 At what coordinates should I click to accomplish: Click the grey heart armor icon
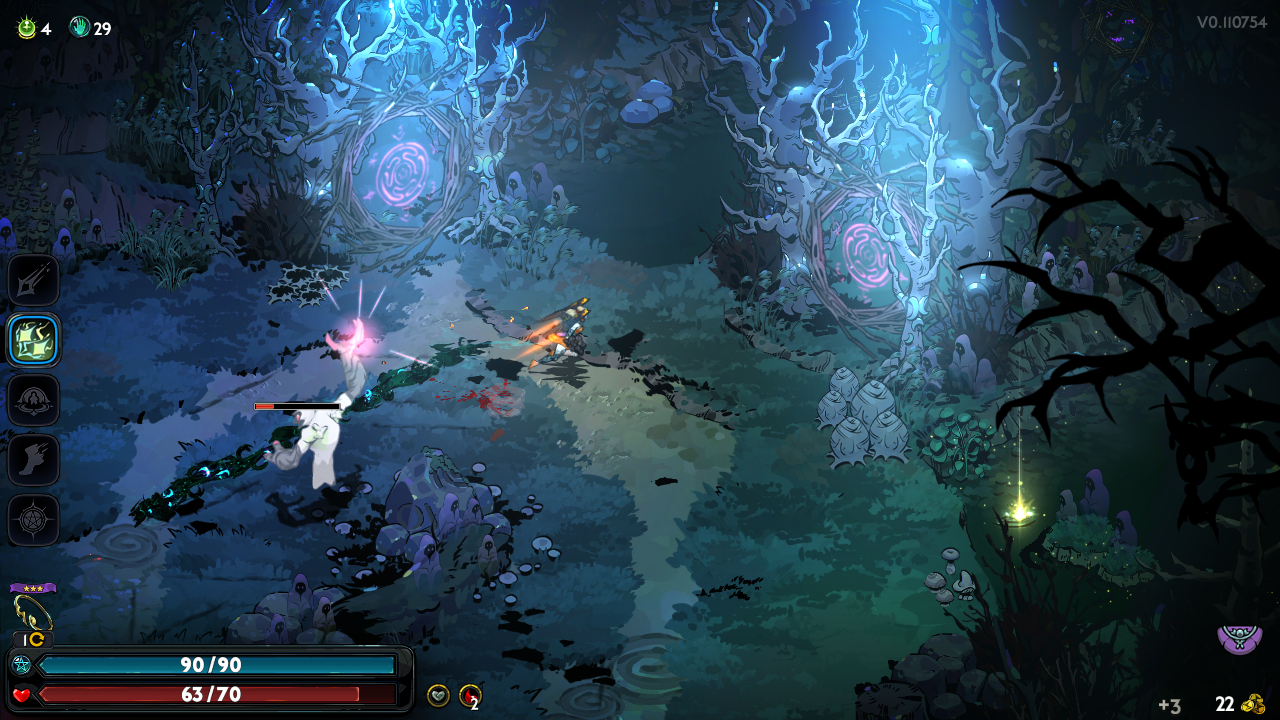(438, 695)
